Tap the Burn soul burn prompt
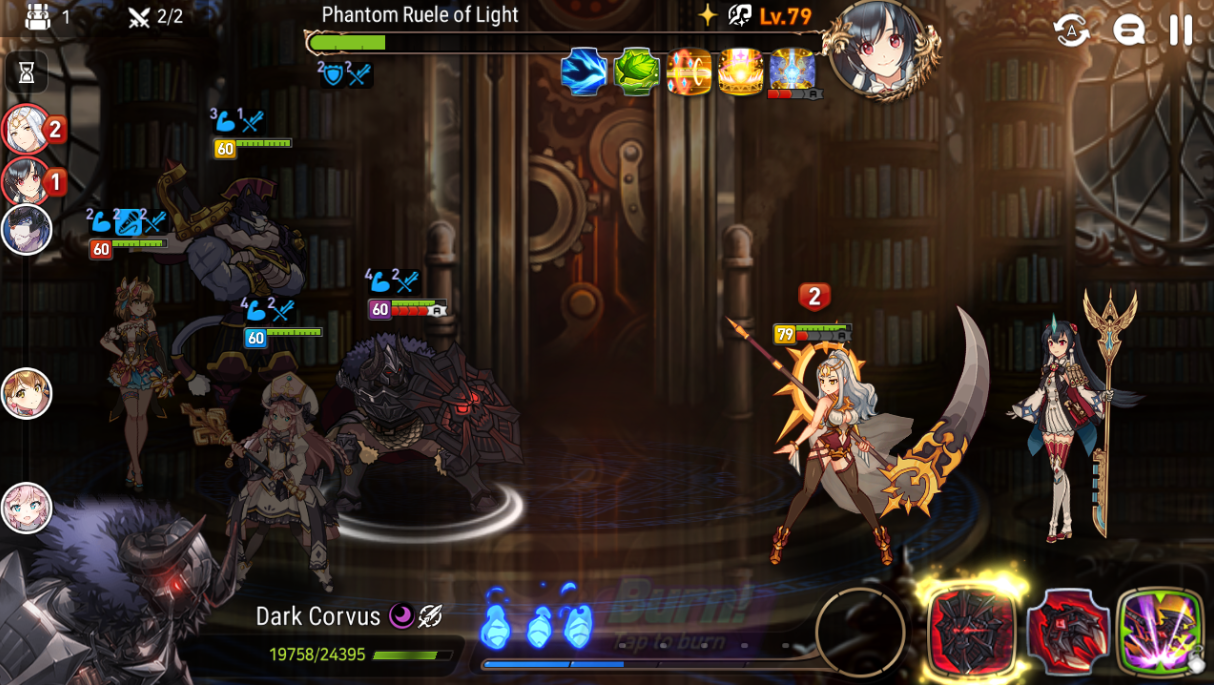 (668, 612)
